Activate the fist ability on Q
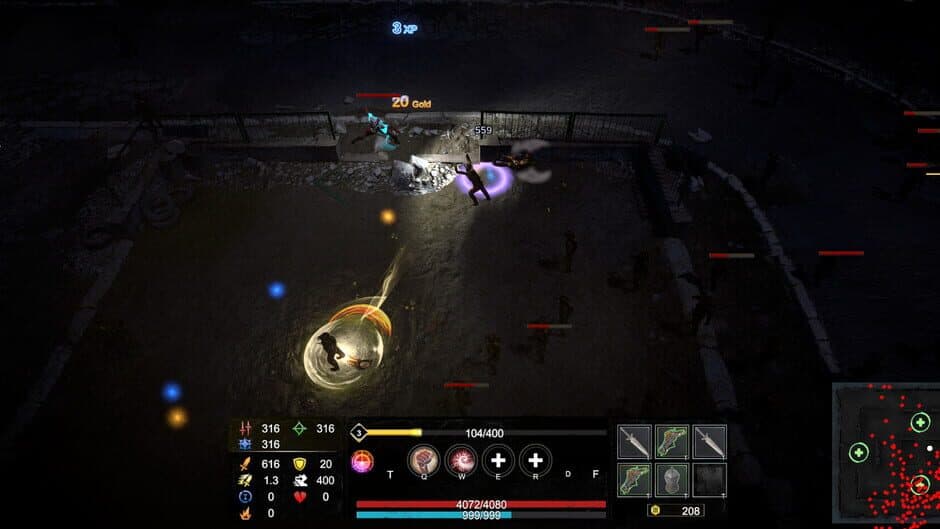 point(424,460)
